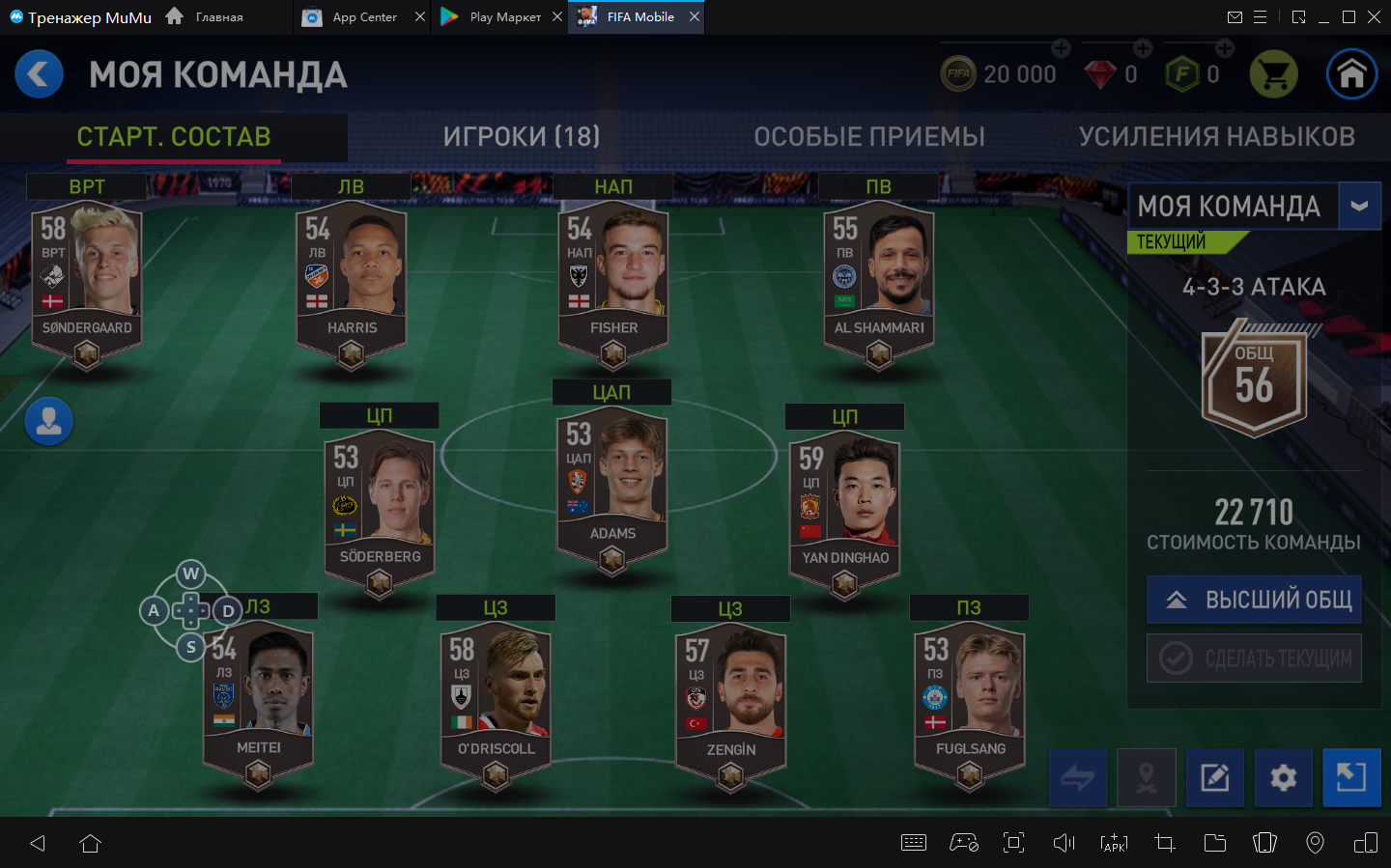Show the УСИЛЕНИЯ НАВЫКОВ tab
This screenshot has width=1391, height=868.
[1216, 136]
